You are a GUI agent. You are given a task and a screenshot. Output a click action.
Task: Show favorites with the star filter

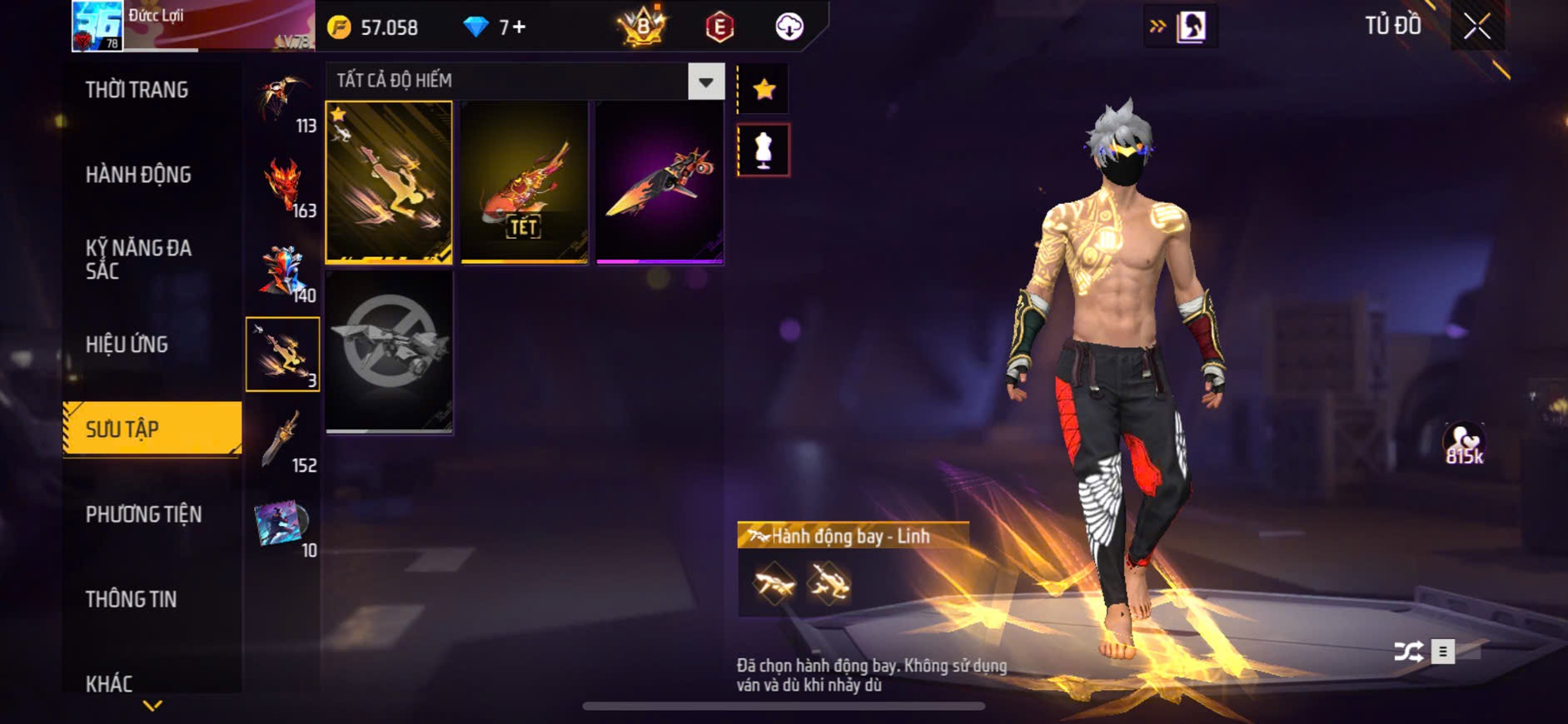point(764,89)
